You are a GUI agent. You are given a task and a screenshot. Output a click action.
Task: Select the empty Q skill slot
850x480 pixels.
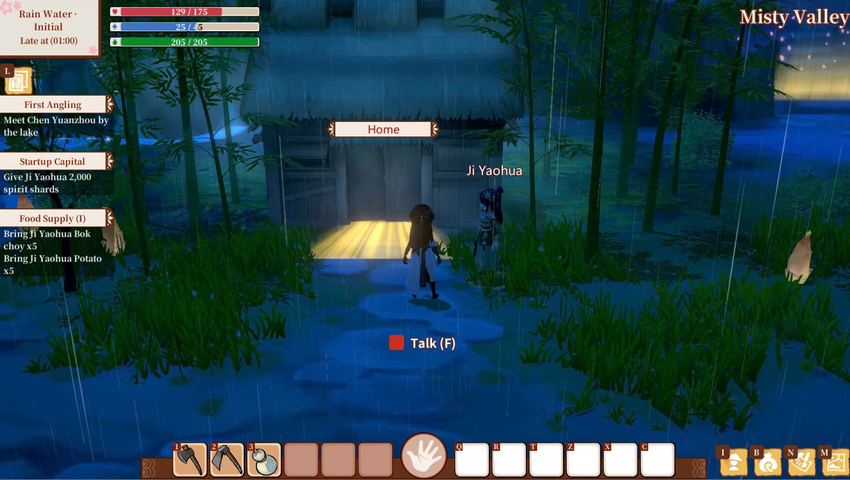[472, 459]
